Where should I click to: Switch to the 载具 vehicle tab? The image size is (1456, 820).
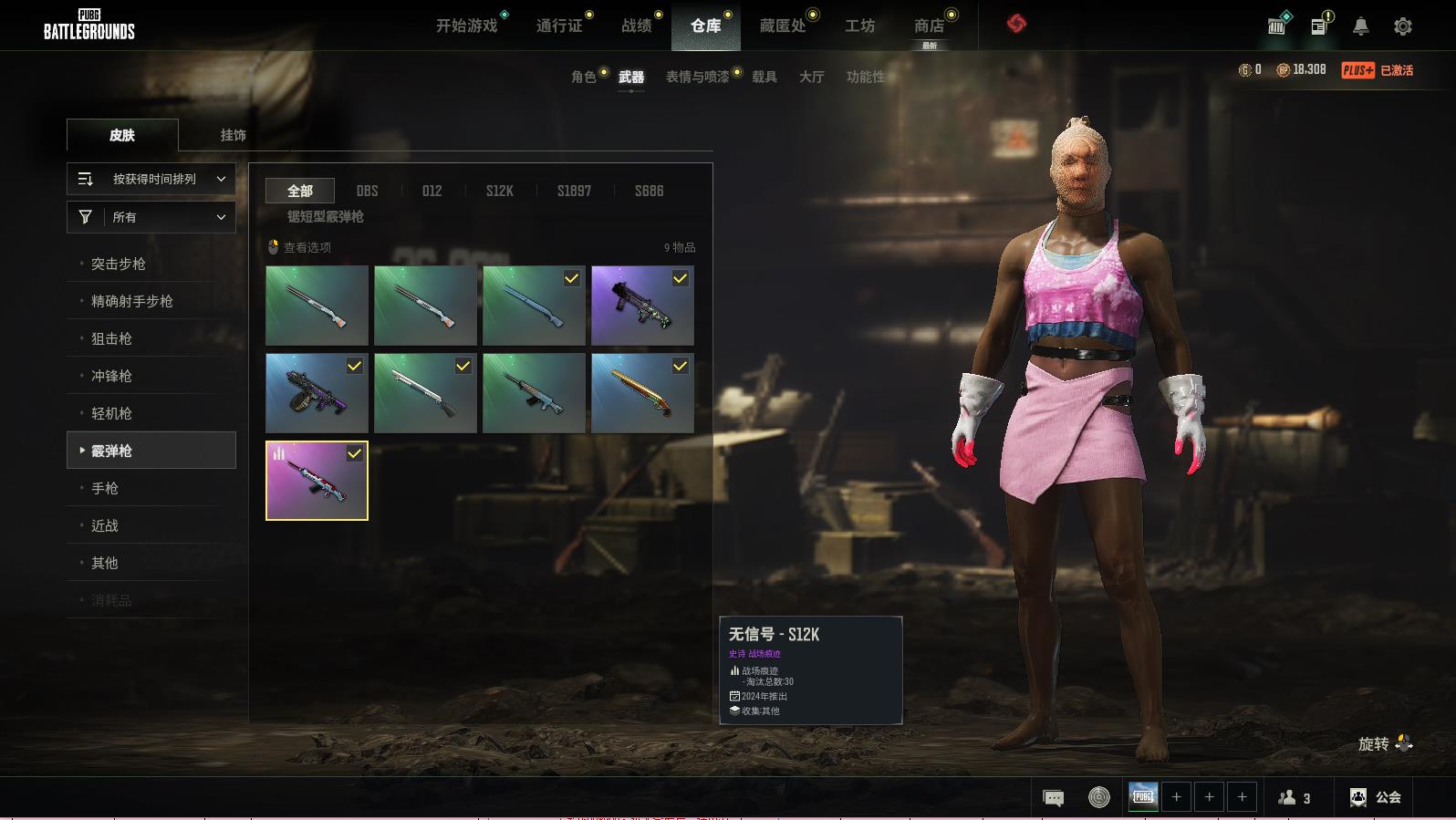tap(764, 77)
